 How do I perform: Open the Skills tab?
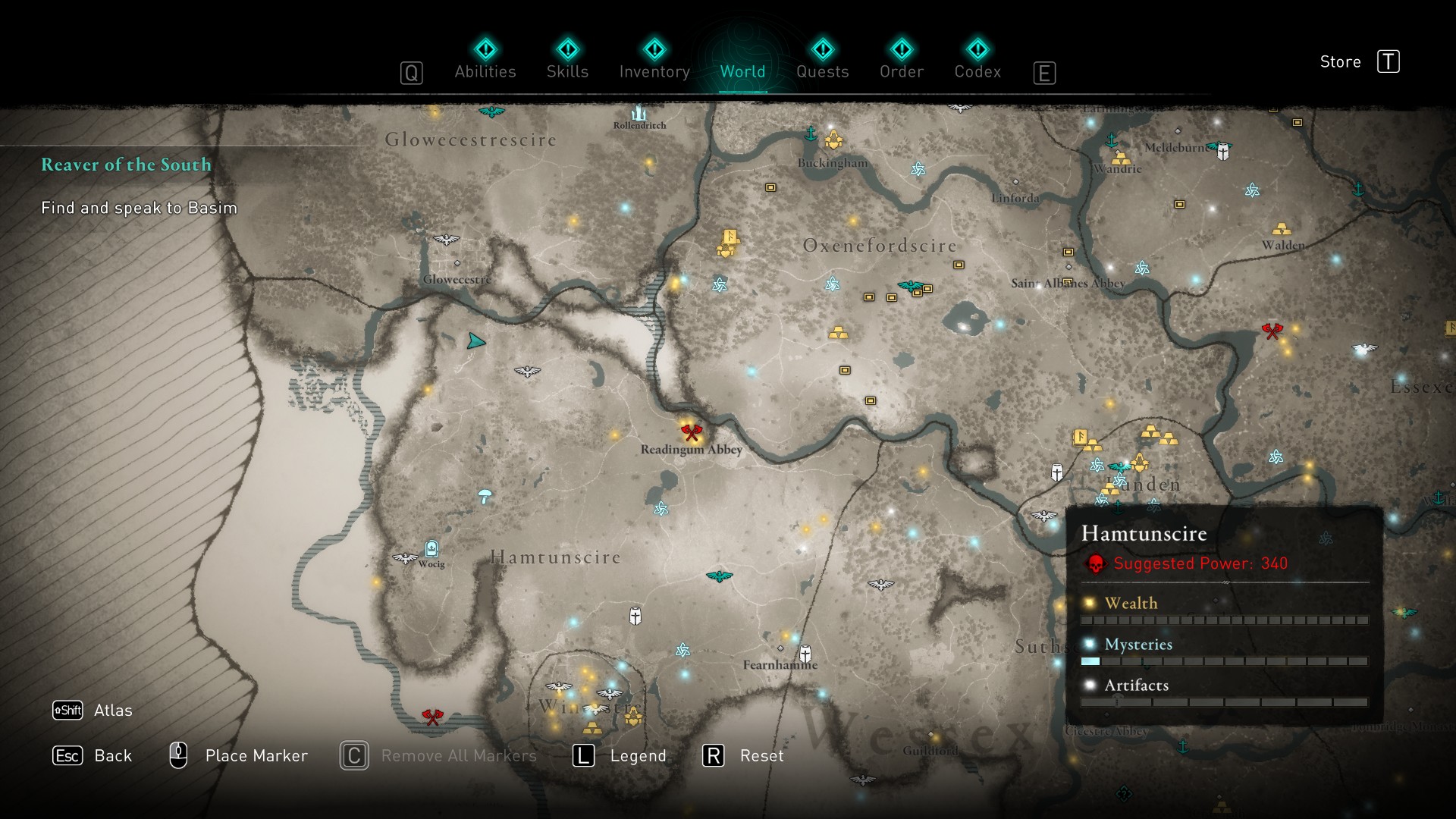pyautogui.click(x=567, y=61)
